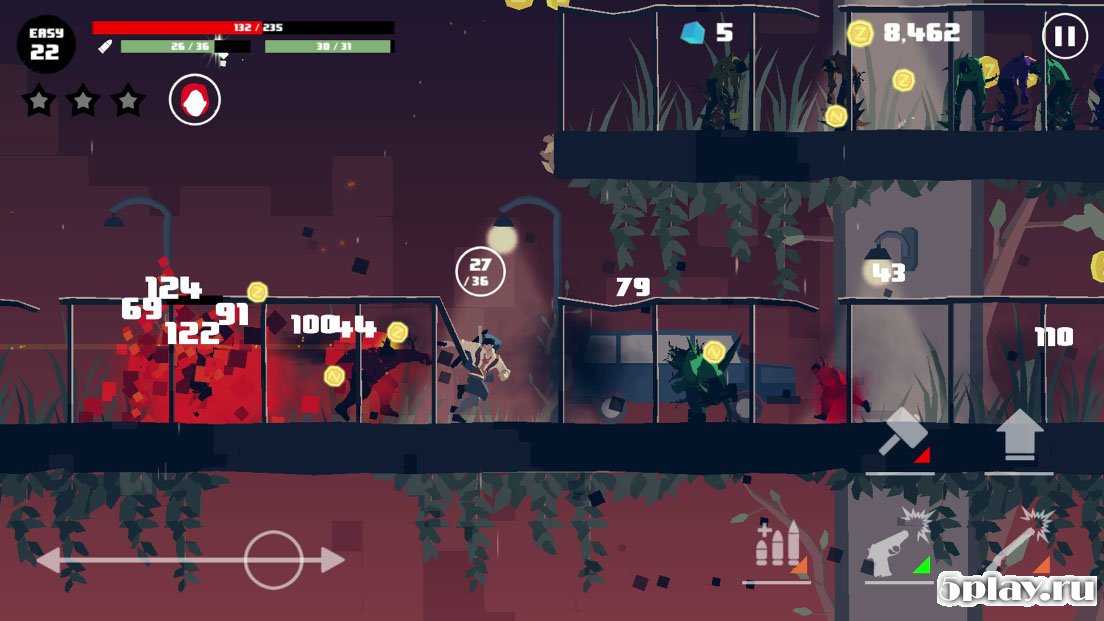Hit the jump up-arrow button

point(1019,436)
